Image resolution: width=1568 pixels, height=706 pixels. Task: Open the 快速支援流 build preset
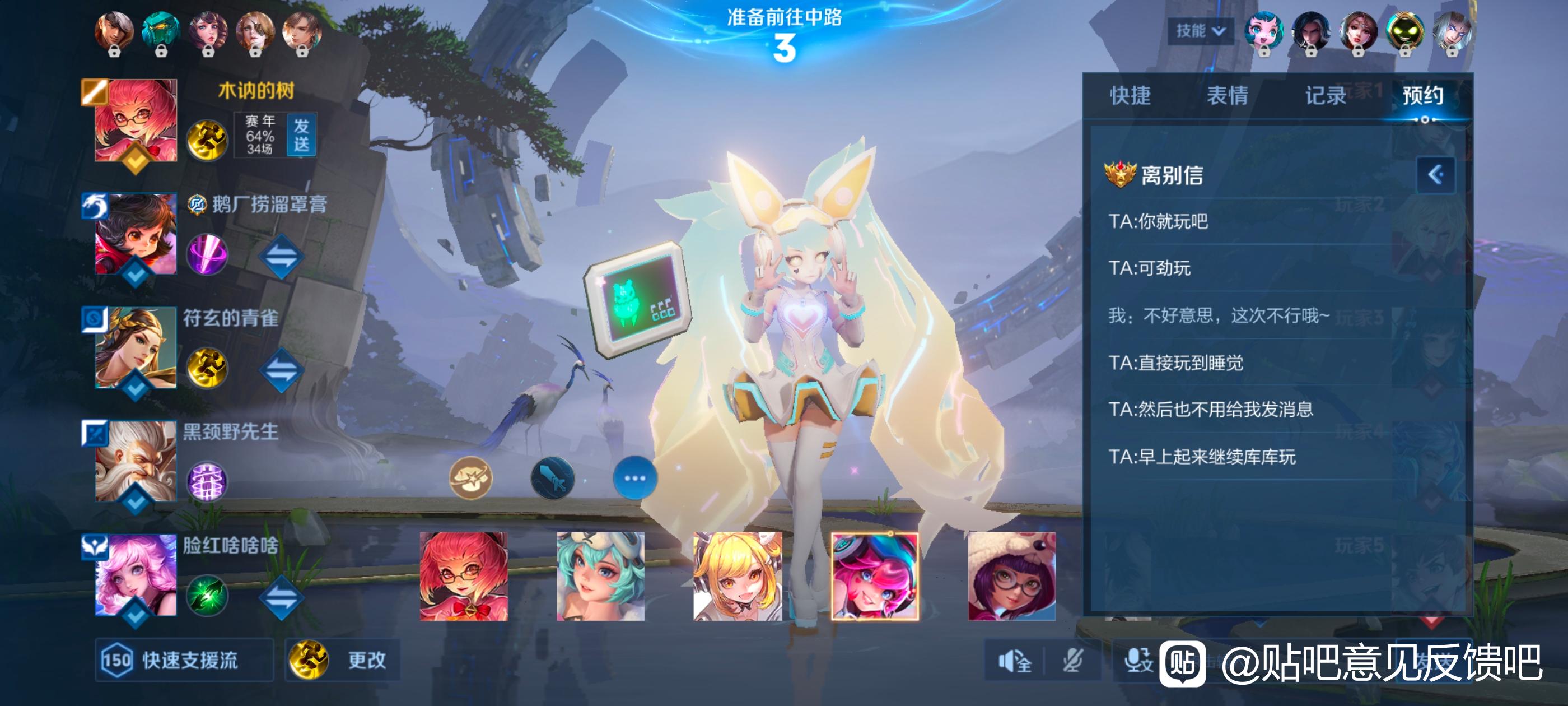click(x=184, y=659)
